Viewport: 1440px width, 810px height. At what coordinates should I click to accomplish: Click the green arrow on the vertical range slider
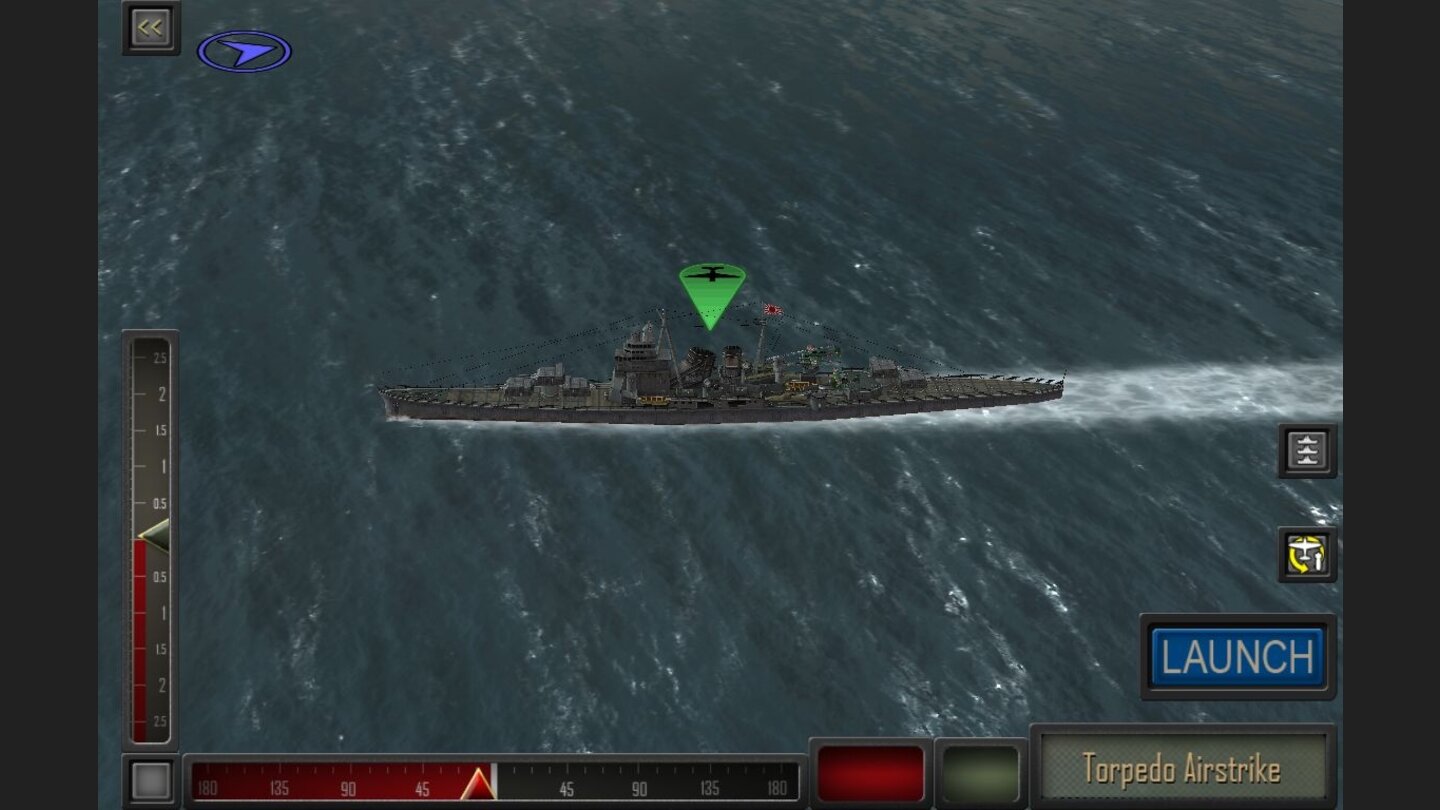coord(155,537)
